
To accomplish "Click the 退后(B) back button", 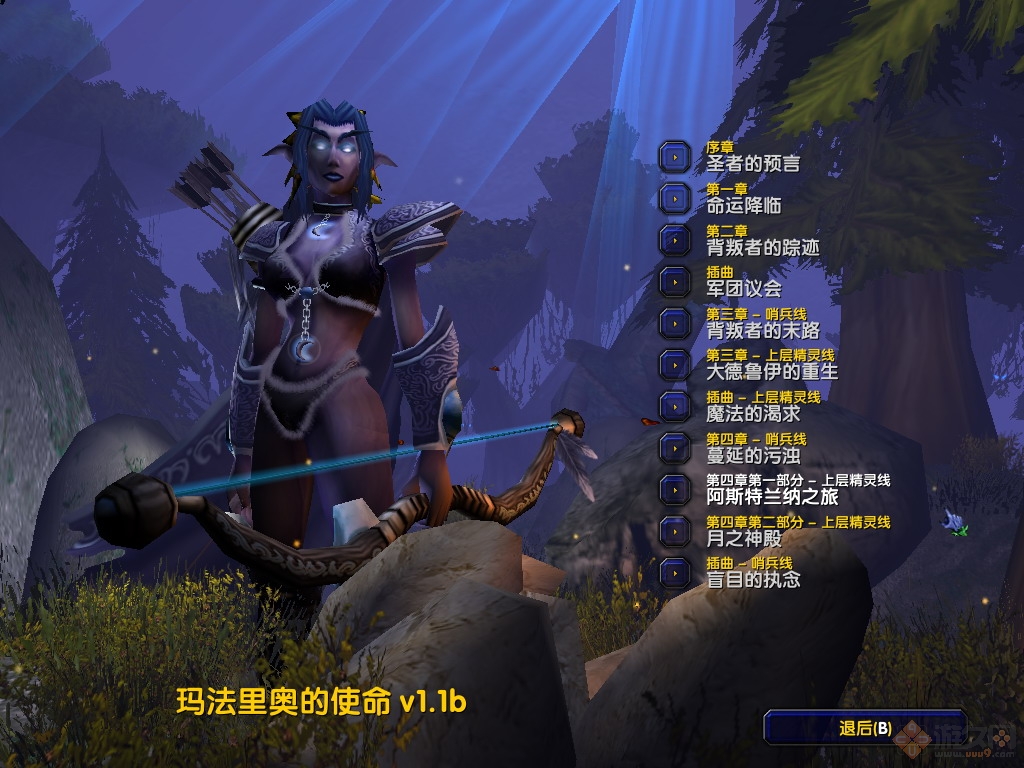I will [x=864, y=728].
